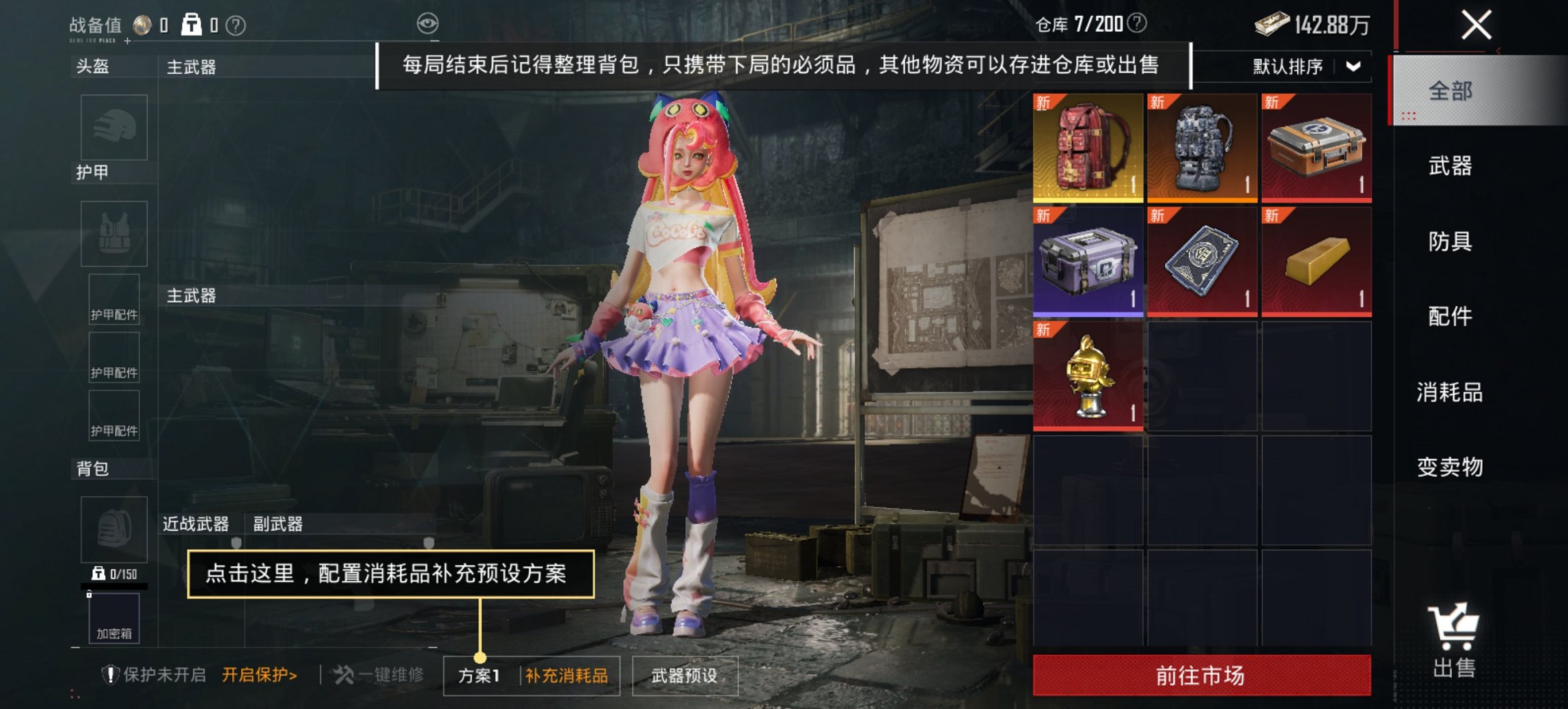
Task: Open the 变卖物 category
Action: [x=1450, y=468]
